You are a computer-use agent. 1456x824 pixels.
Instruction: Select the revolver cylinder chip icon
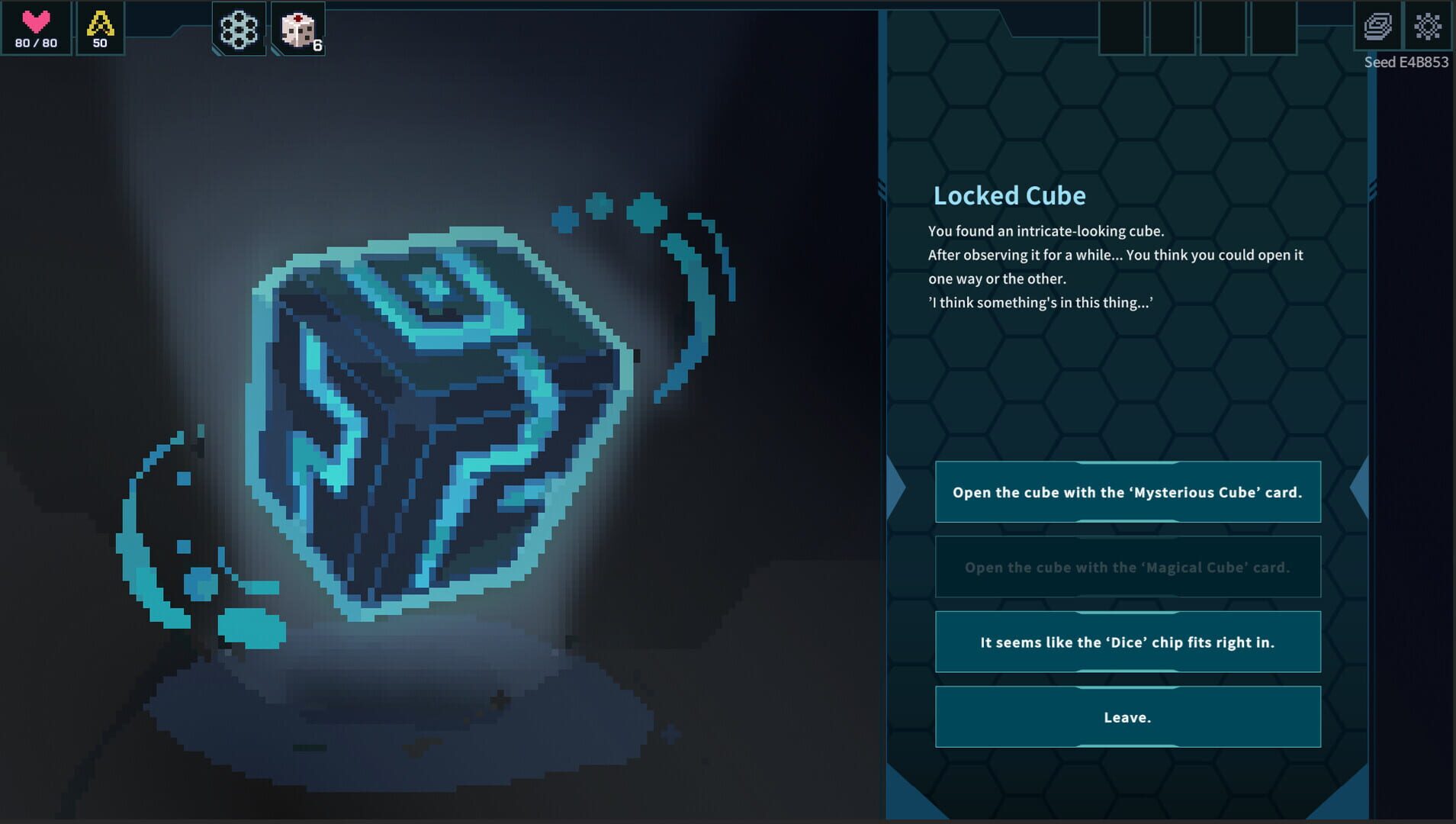tap(239, 28)
